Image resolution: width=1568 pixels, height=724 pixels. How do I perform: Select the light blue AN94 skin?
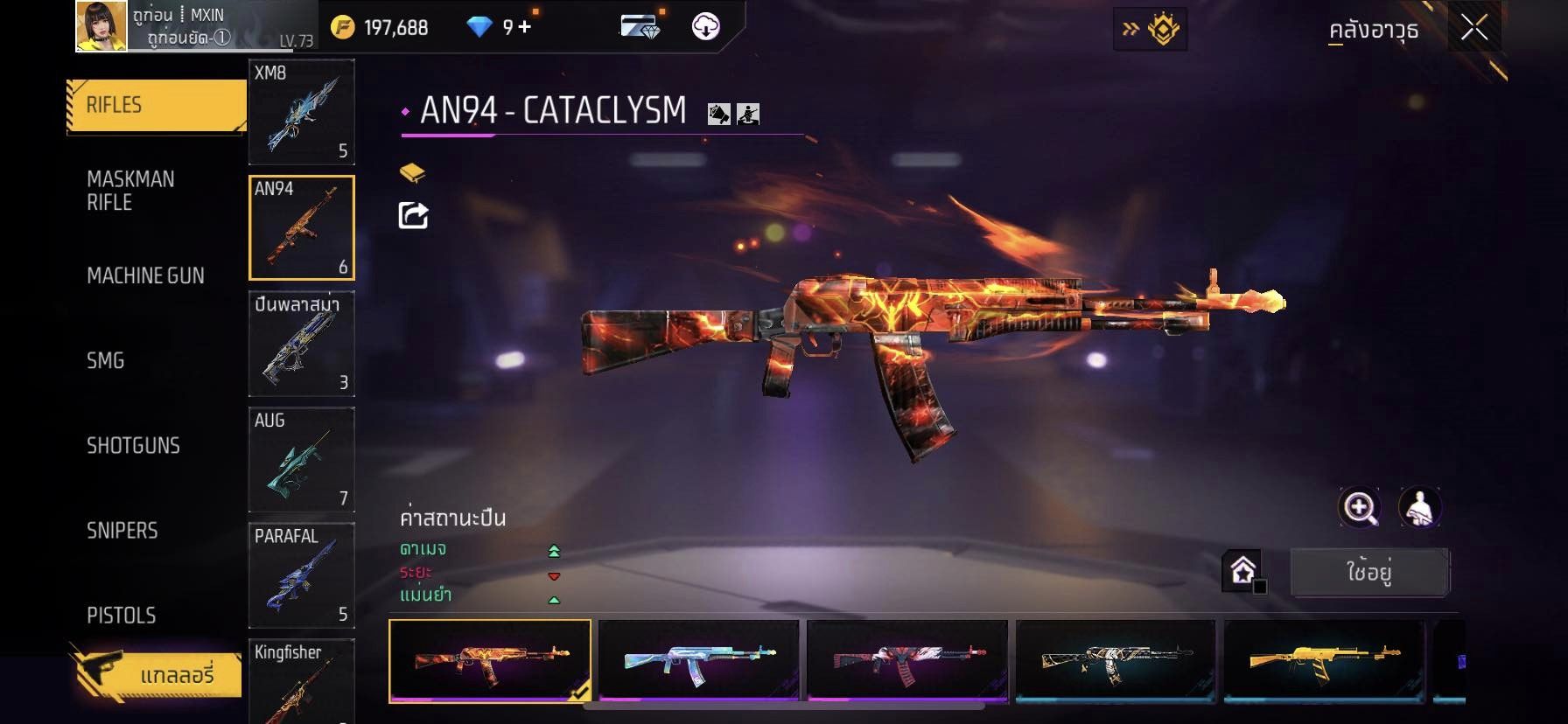click(x=698, y=659)
